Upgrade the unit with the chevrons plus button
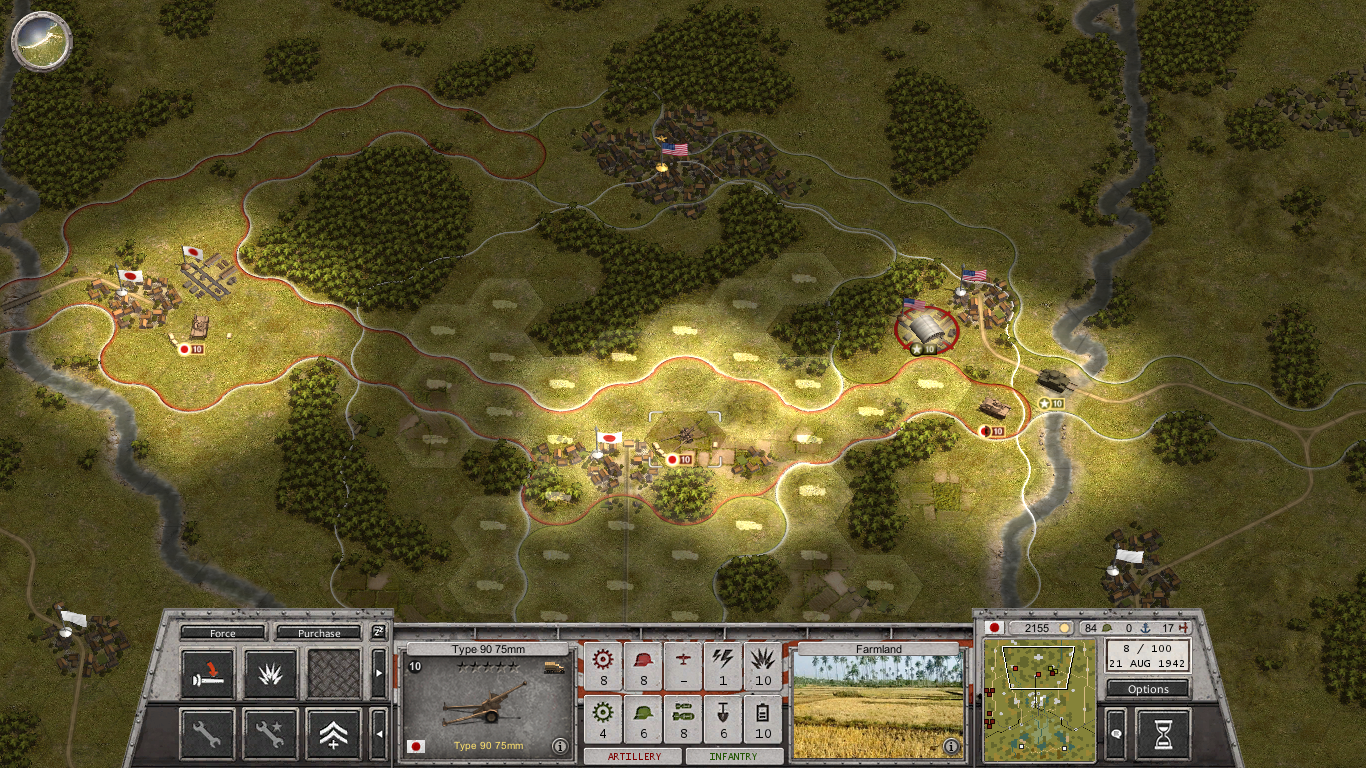 coord(334,734)
